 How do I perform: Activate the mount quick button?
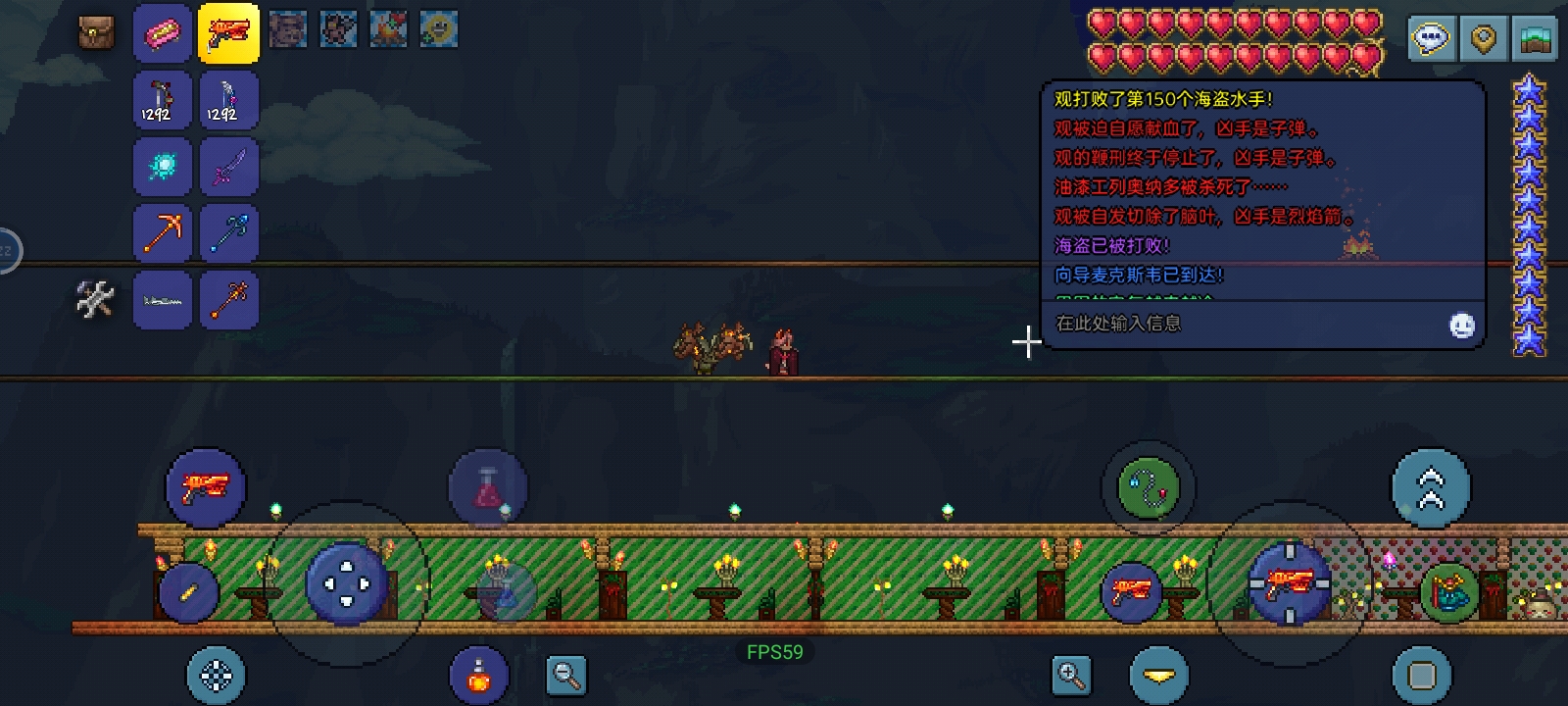[x=1448, y=592]
